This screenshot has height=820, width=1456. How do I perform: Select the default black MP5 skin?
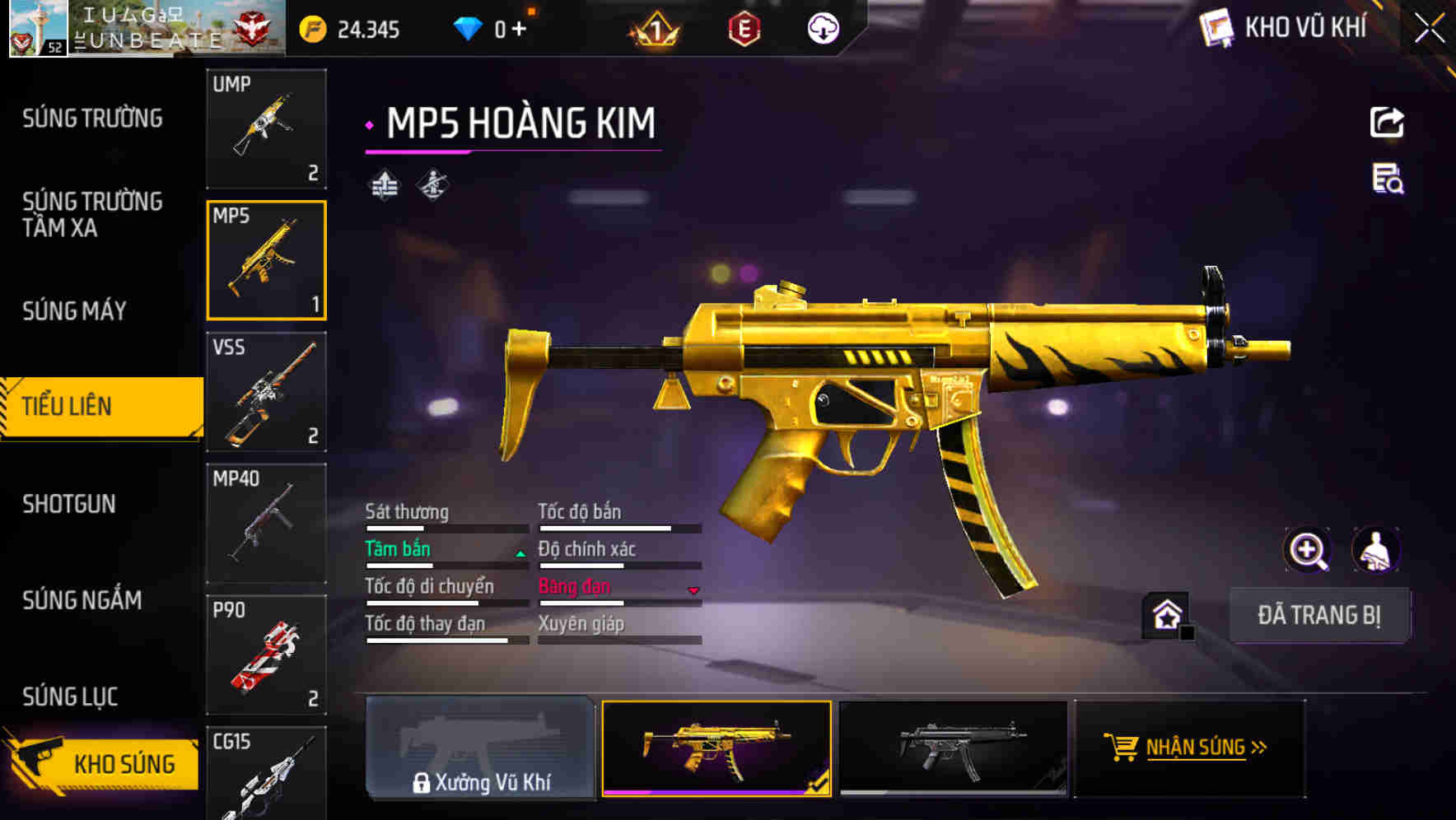pyautogui.click(x=953, y=748)
